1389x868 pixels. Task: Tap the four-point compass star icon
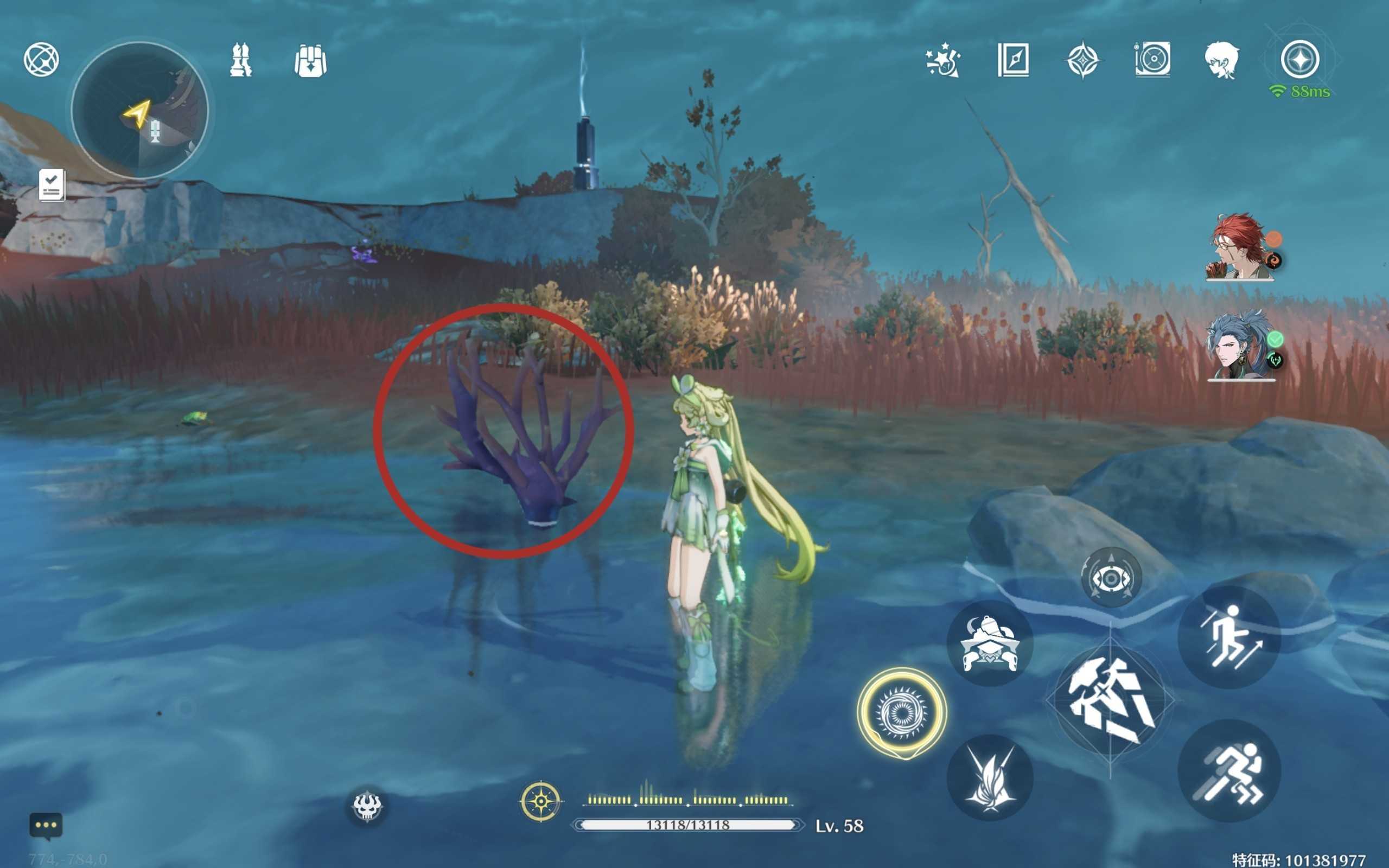pos(1082,60)
